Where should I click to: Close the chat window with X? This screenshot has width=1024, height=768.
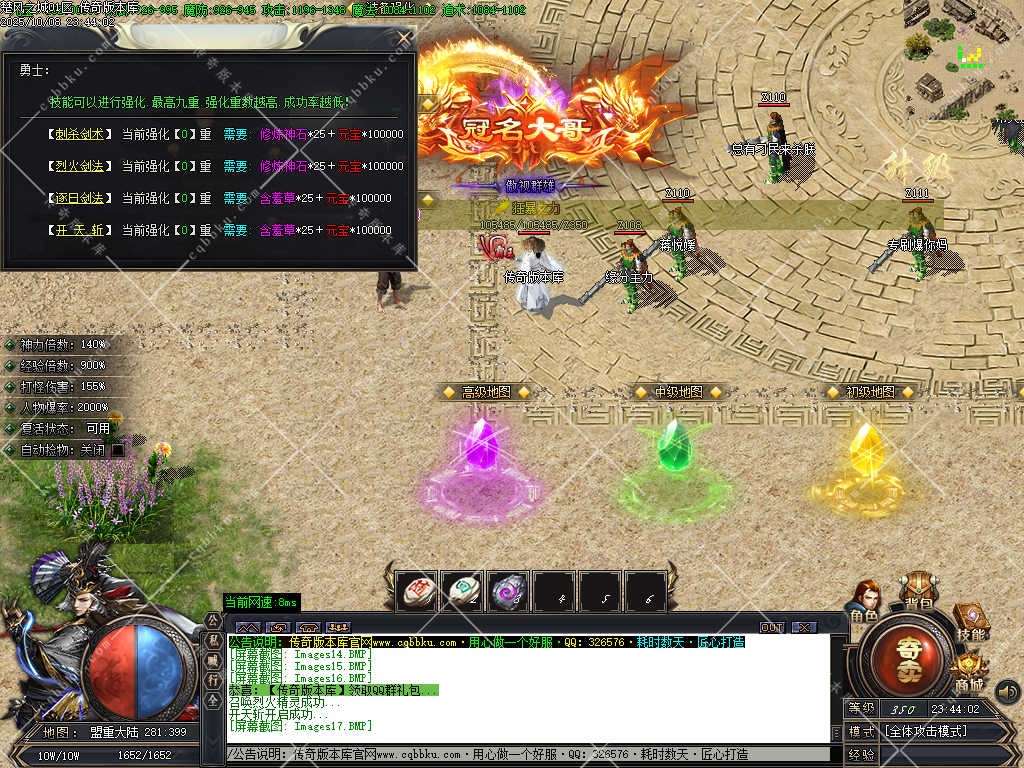[x=803, y=627]
